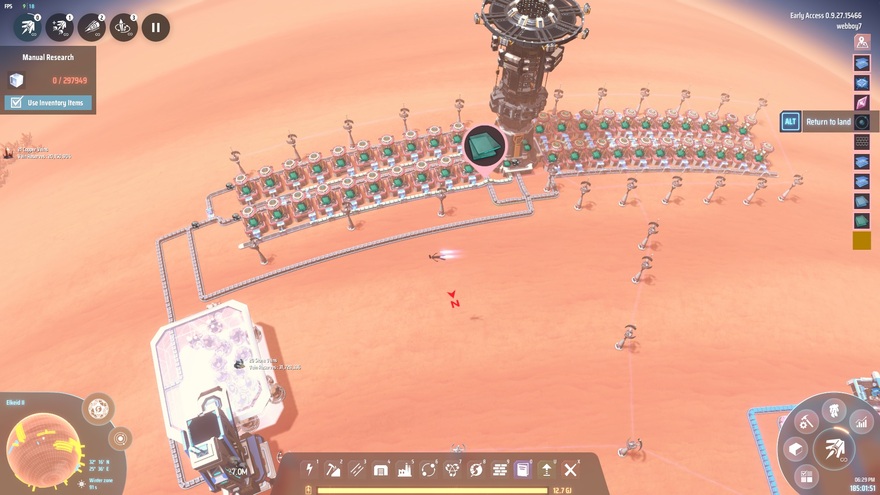Pause the game with the pause button

coord(155,27)
